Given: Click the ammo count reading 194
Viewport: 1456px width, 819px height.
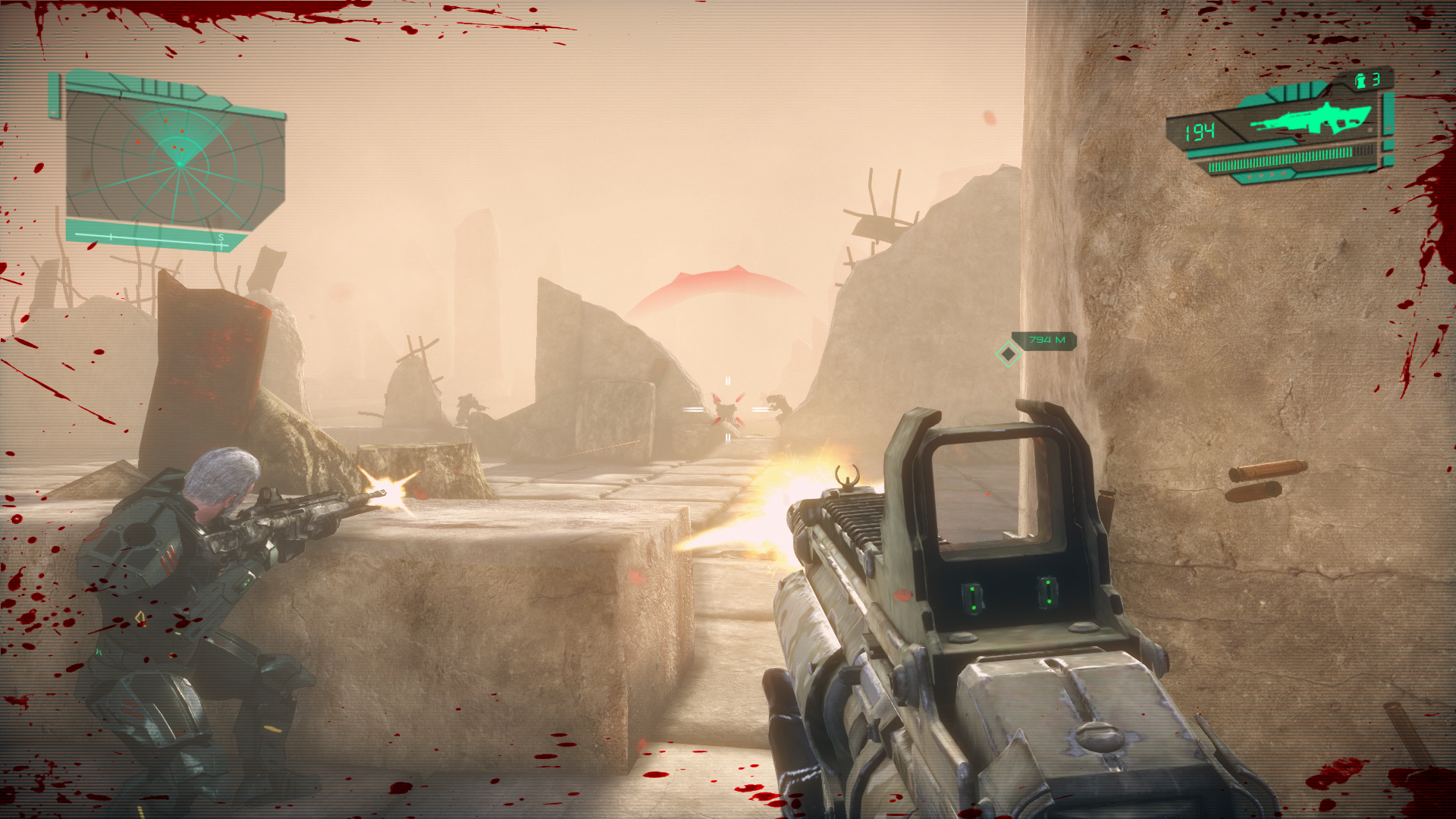Looking at the screenshot, I should 1202,130.
